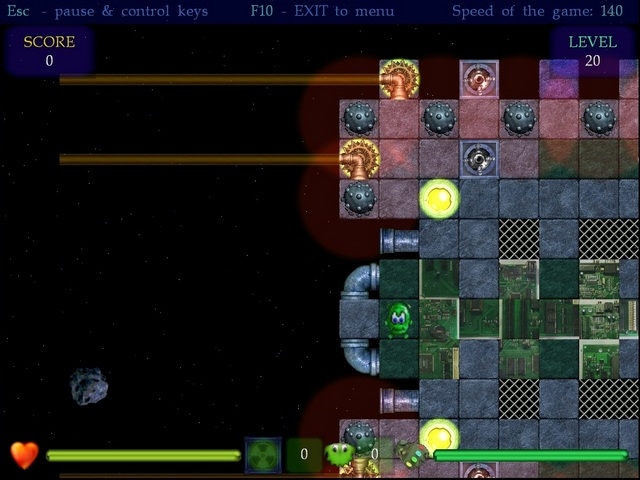Click the red heart icon
The width and height of the screenshot is (640, 480).
pos(25,455)
